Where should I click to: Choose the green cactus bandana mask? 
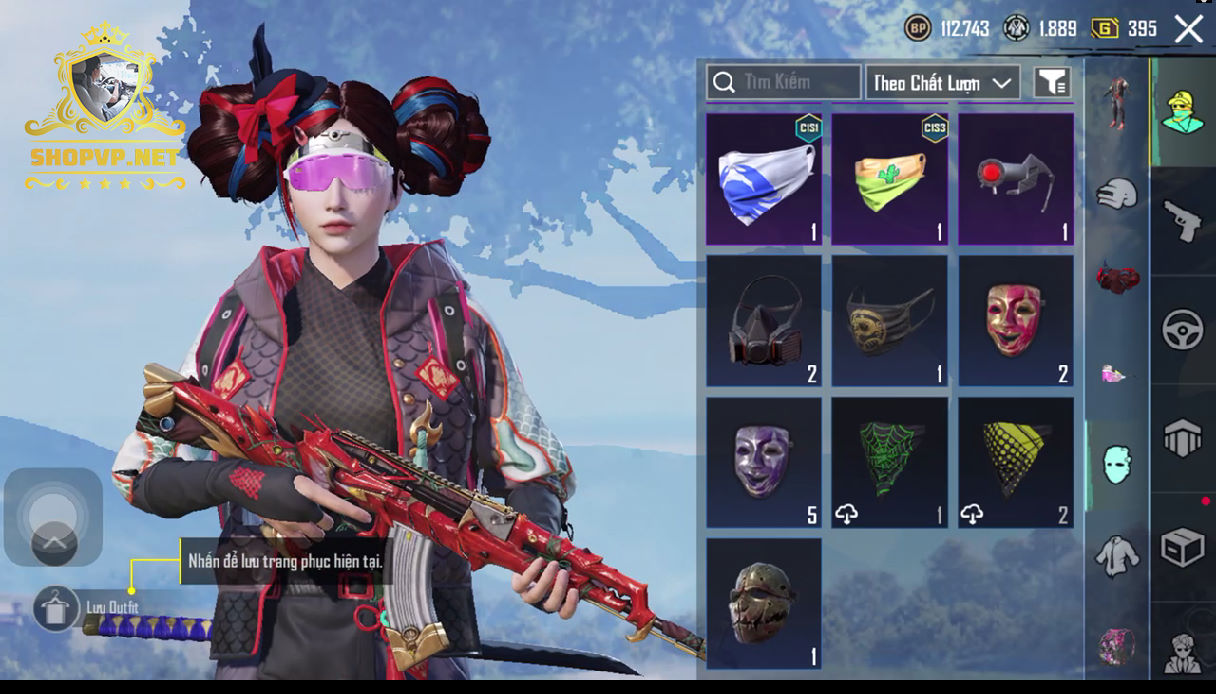(x=890, y=179)
